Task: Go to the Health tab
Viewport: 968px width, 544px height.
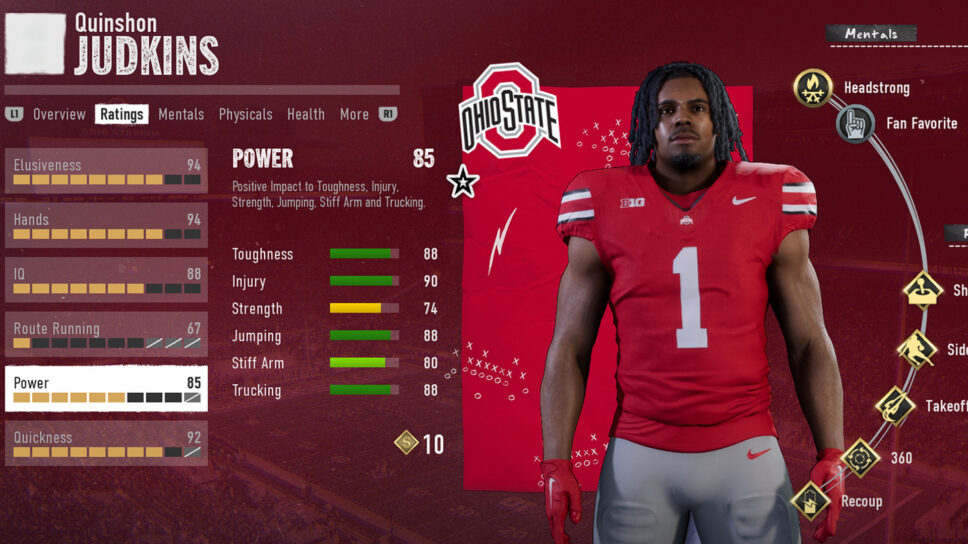Action: pos(306,114)
